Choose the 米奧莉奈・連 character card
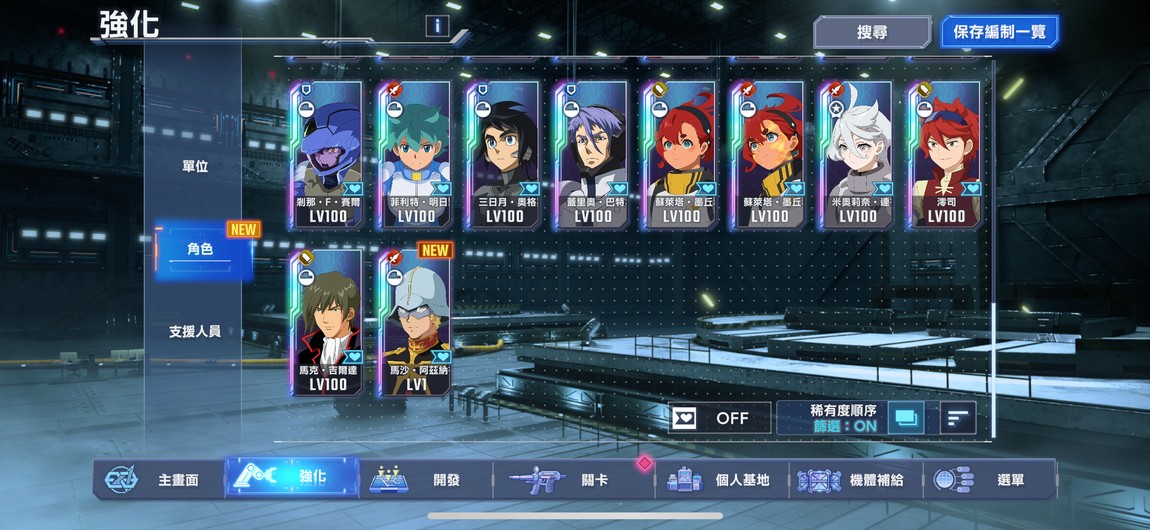This screenshot has height=530, width=1150. coord(857,155)
